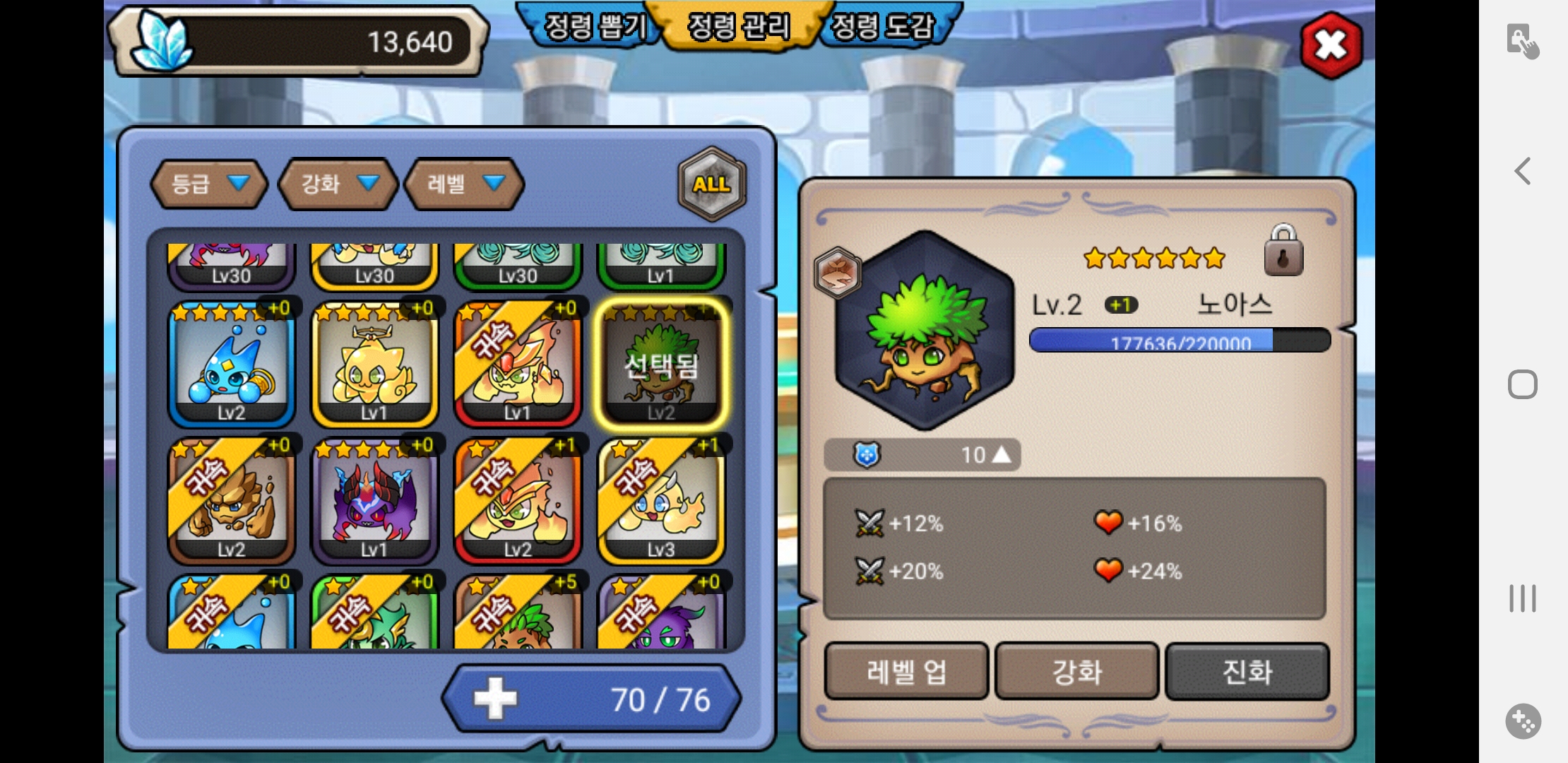Click the 진화 evolve button
Image resolution: width=1568 pixels, height=763 pixels.
click(x=1247, y=671)
